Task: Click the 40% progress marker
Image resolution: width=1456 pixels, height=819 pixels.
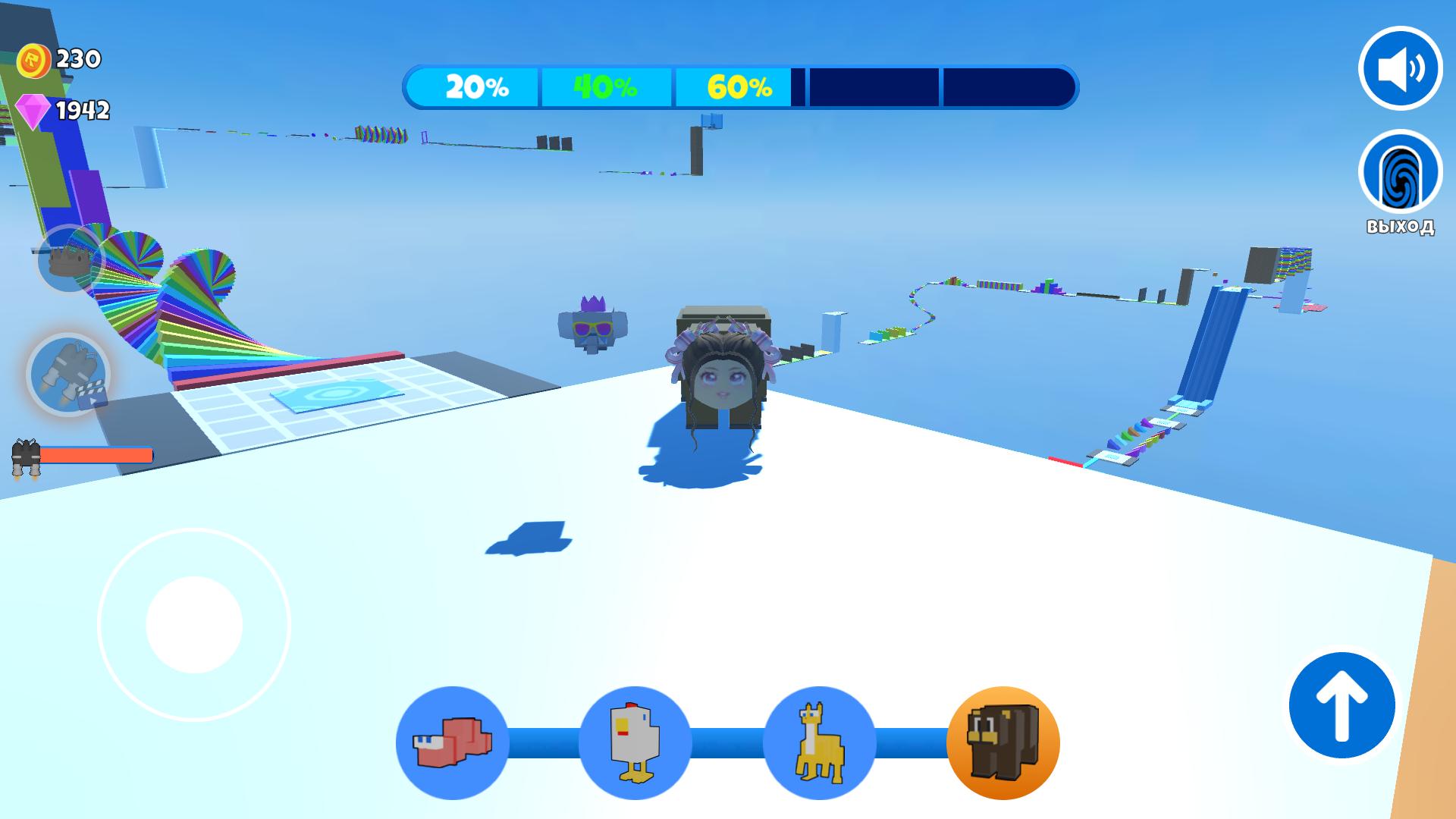Action: [604, 87]
